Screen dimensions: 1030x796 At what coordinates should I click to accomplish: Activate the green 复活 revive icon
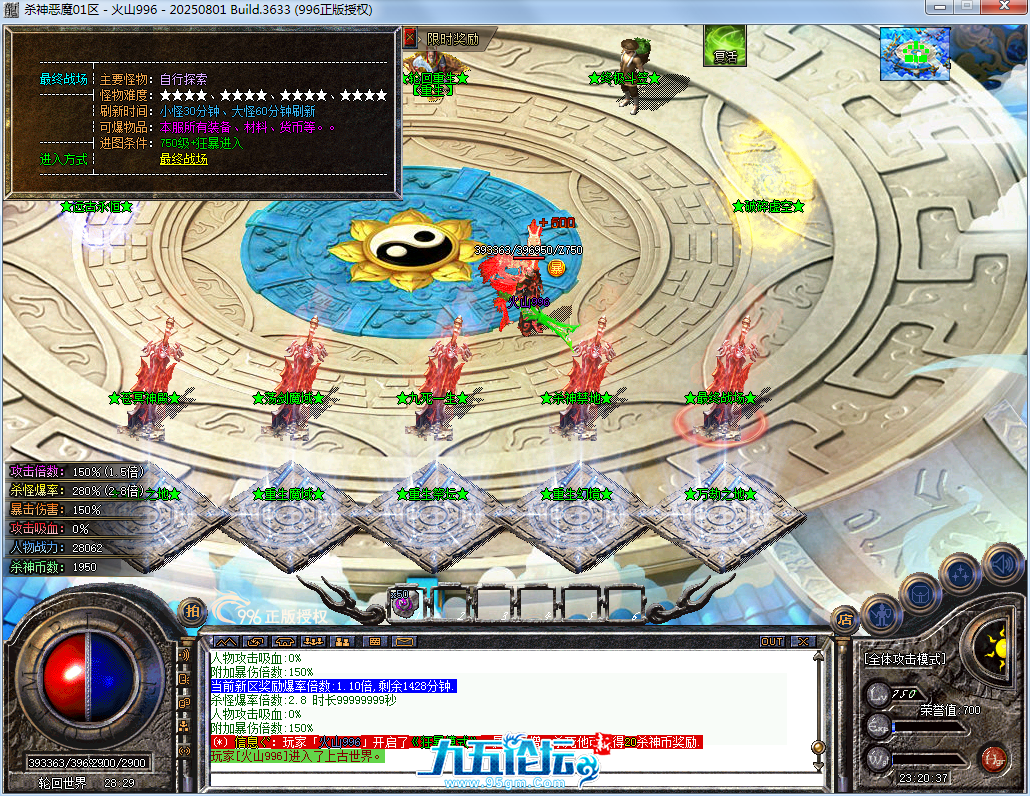point(724,46)
